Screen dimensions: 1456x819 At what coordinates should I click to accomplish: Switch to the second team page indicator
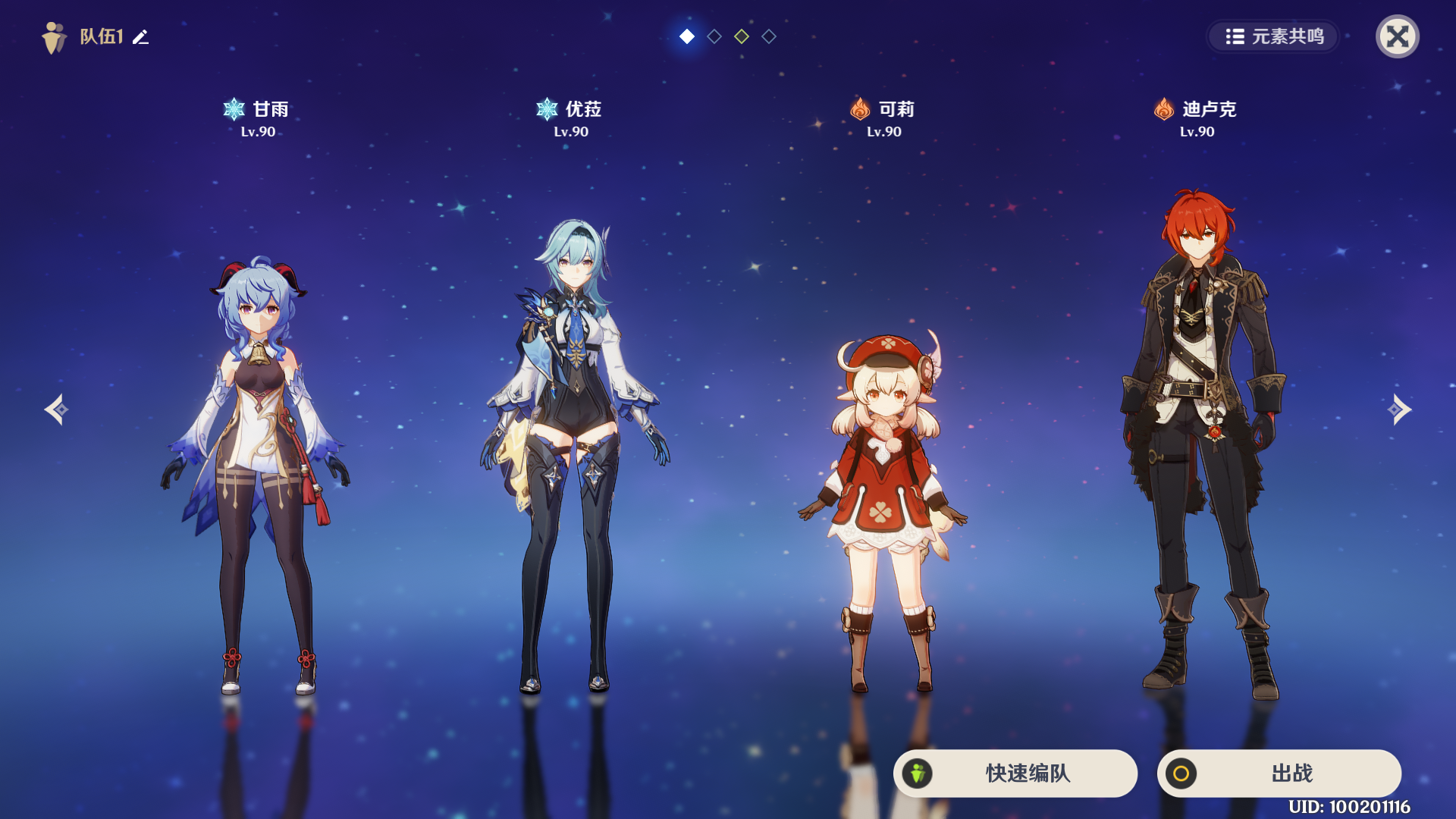tap(714, 36)
